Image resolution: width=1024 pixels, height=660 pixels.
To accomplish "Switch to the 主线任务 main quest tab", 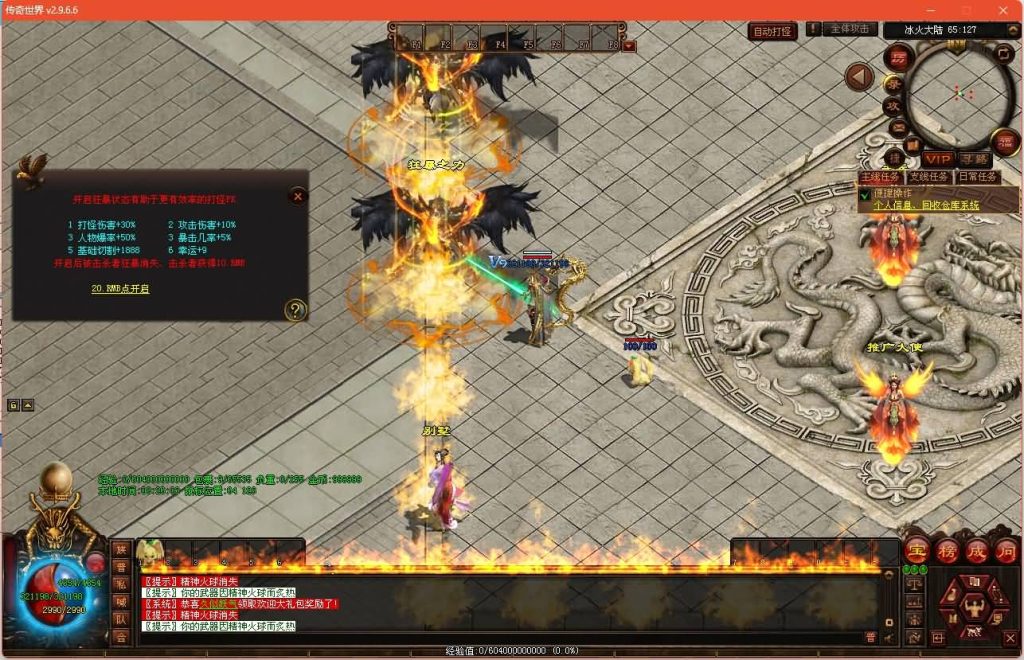I will 881,177.
